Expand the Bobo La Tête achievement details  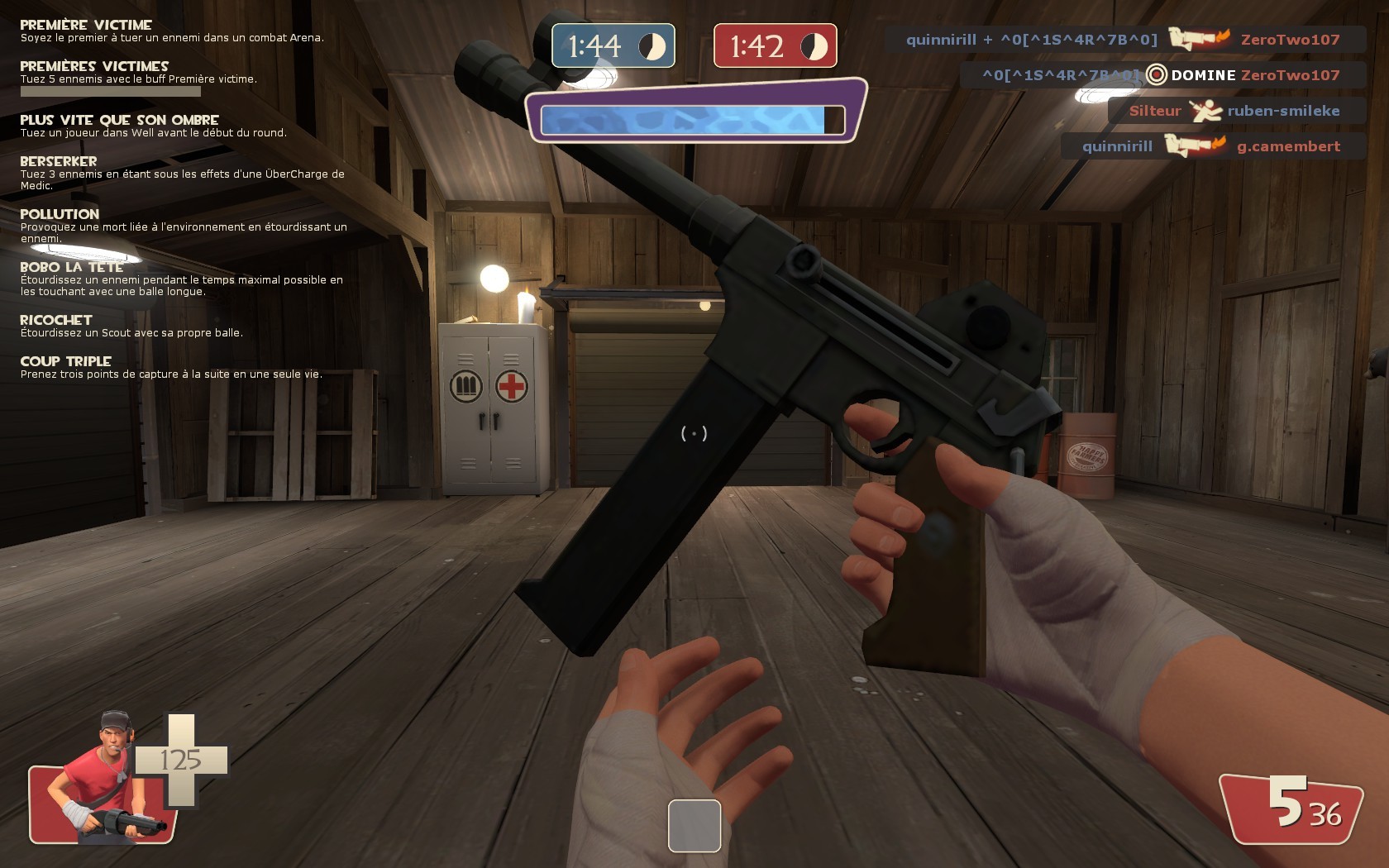click(70, 267)
